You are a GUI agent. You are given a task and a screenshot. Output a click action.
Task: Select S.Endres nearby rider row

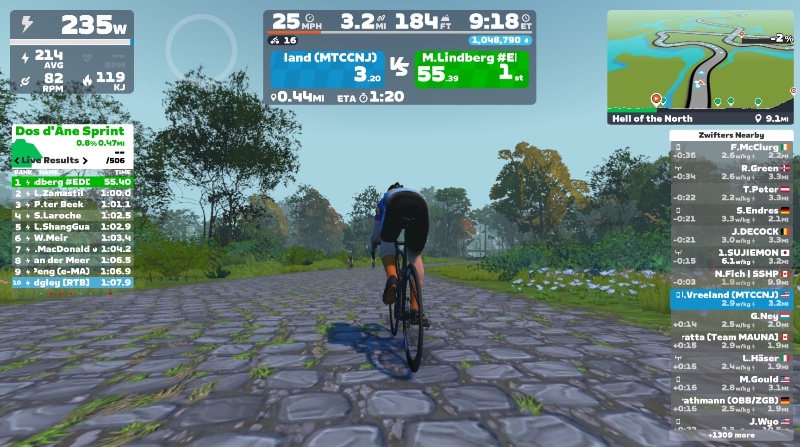pos(731,214)
